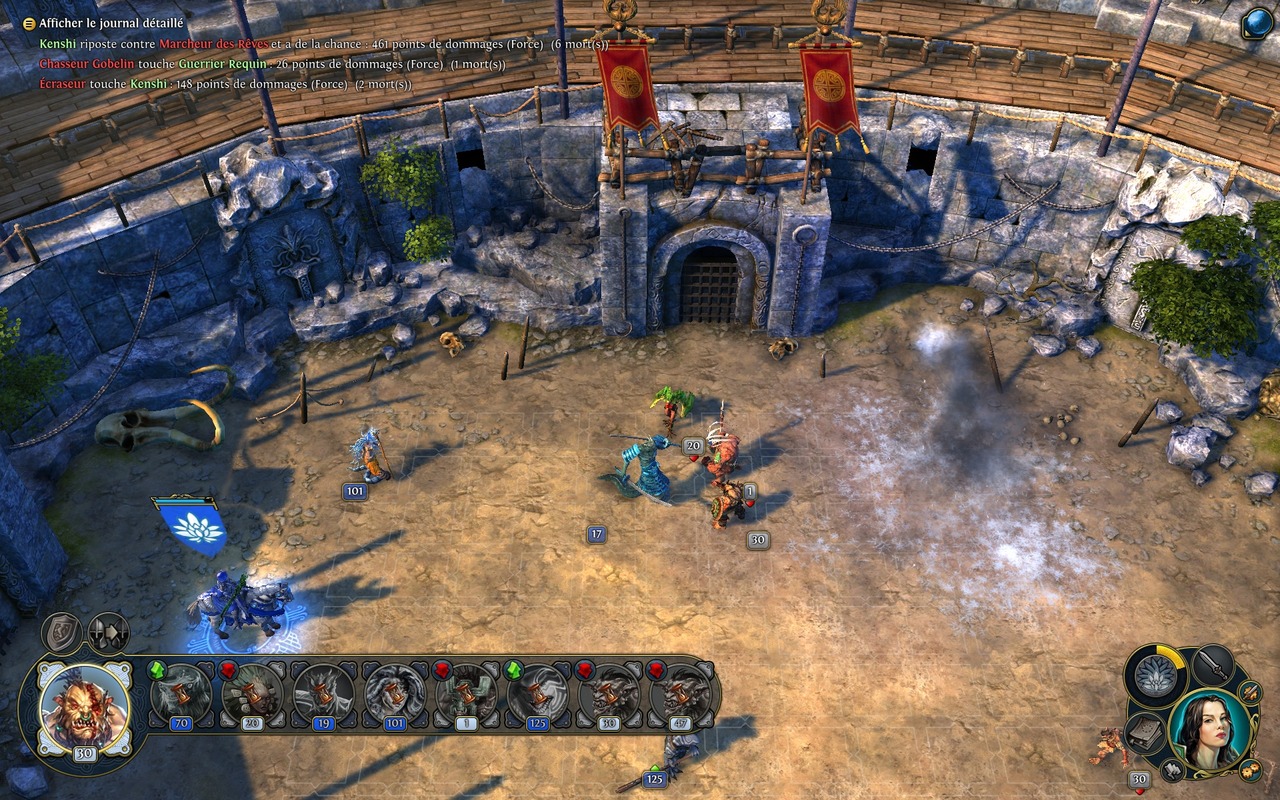
Task: Use the hero sword attack button
Action: coord(1213,664)
